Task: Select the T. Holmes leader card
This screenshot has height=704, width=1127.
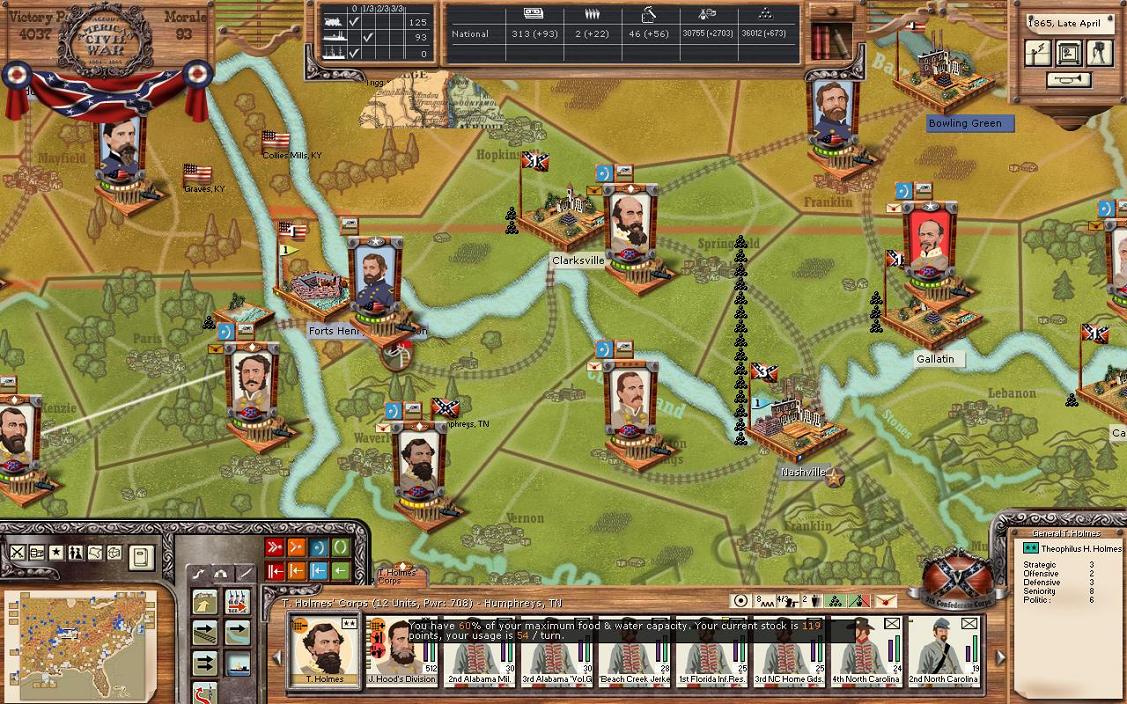Action: (x=324, y=650)
